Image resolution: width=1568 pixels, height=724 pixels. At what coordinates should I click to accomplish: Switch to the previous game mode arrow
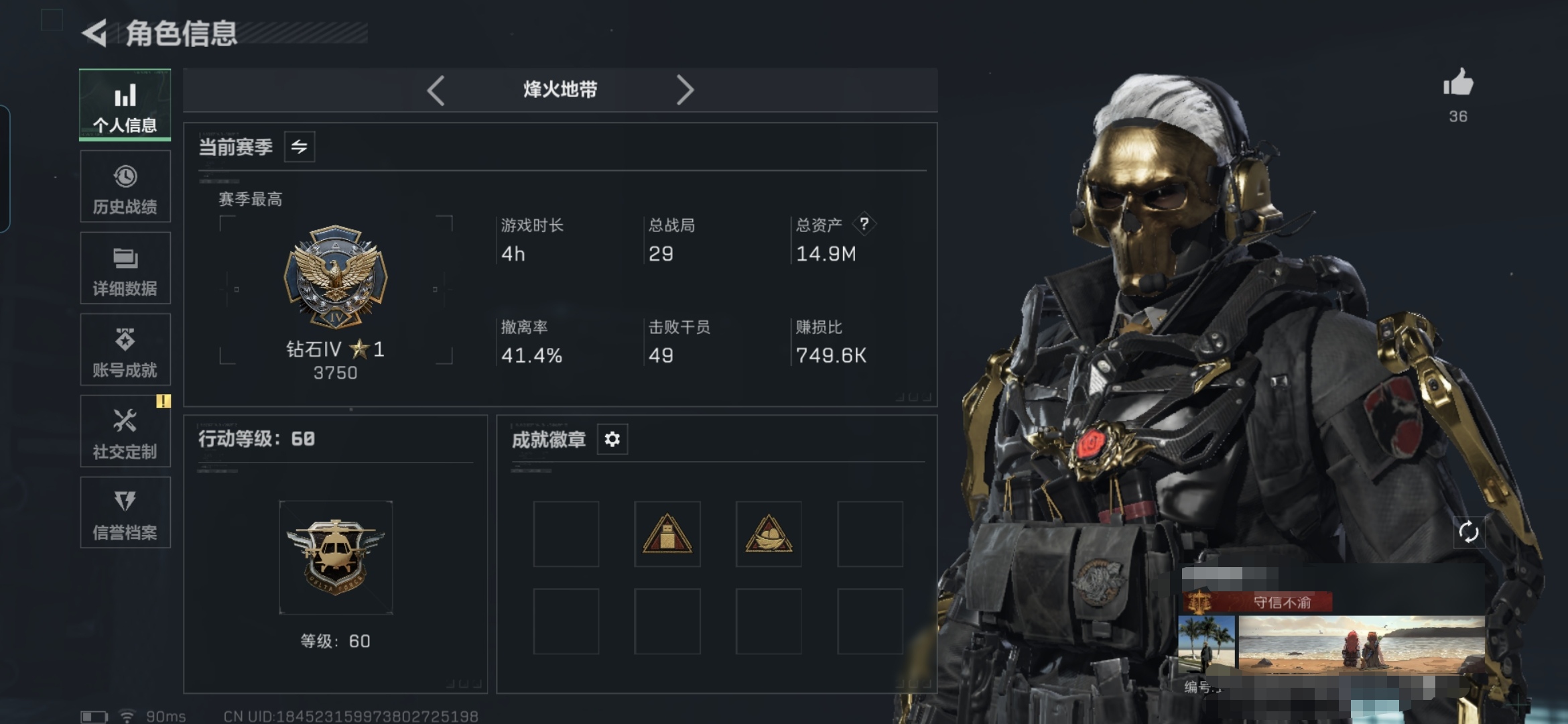(x=436, y=90)
